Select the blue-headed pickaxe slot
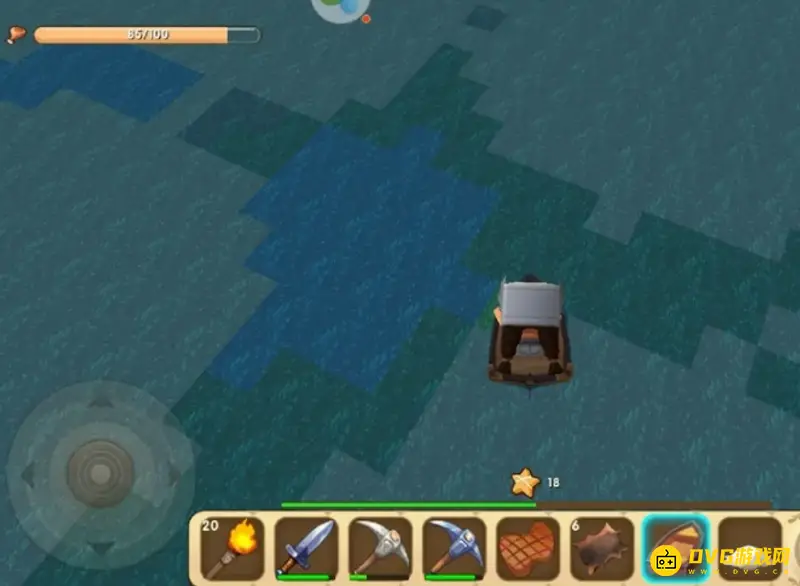Image resolution: width=800 pixels, height=586 pixels. coord(455,548)
